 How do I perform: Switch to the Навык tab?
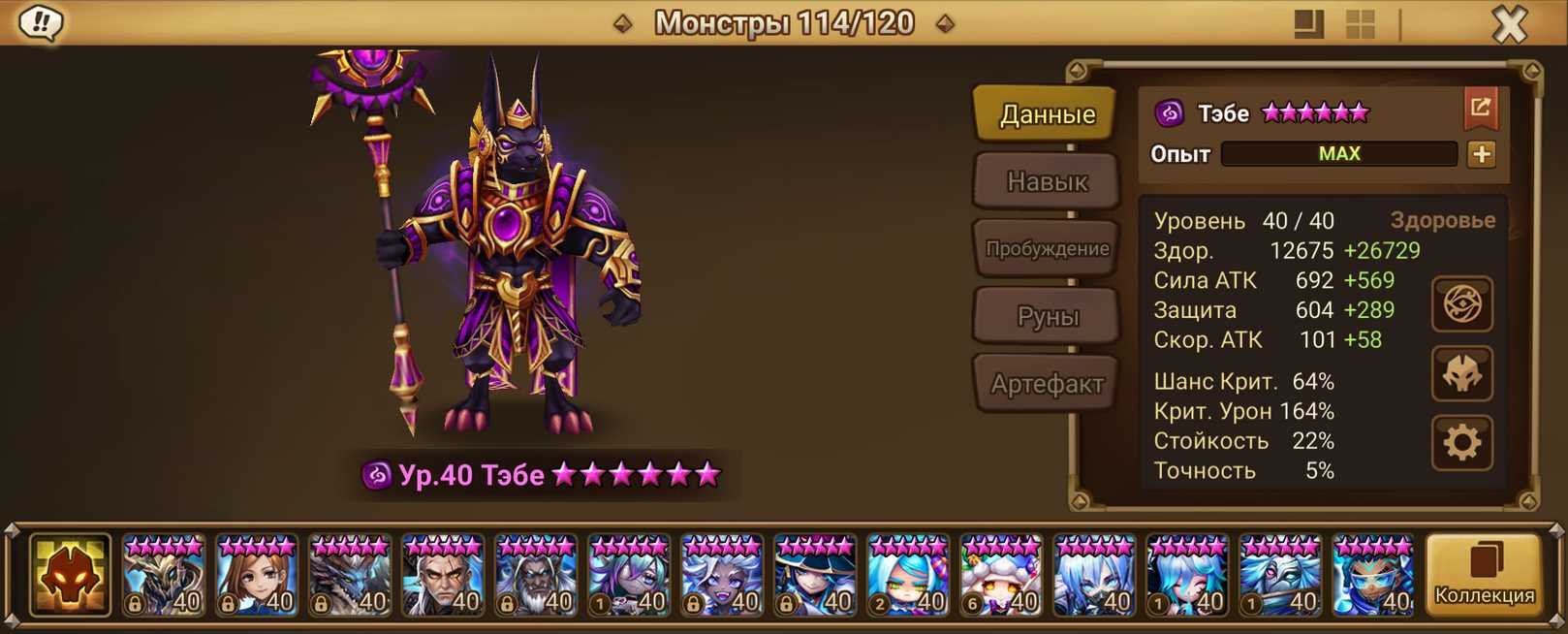coord(1047,181)
